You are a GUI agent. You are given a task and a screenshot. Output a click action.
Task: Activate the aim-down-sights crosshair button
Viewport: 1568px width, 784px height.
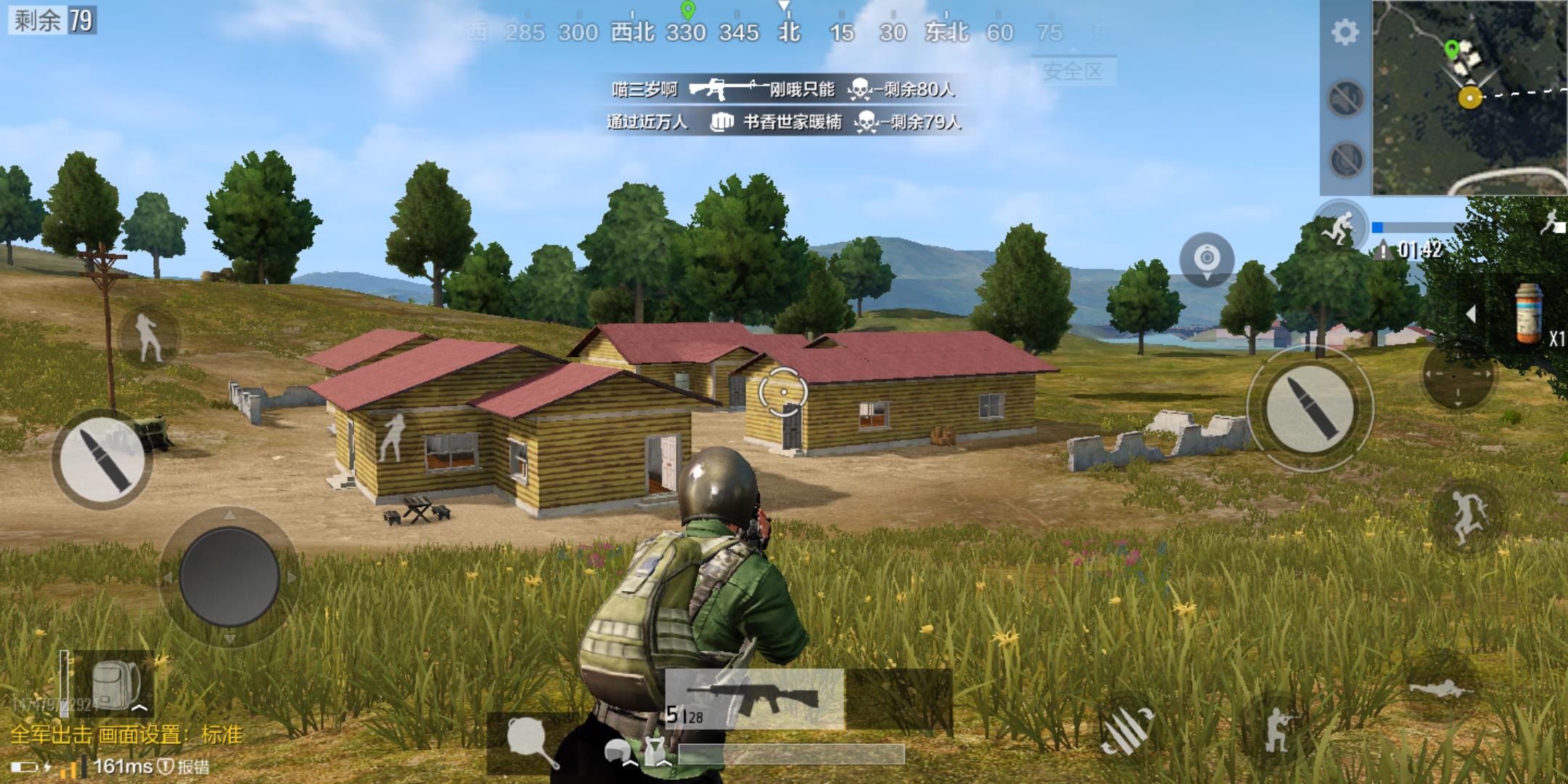tap(1457, 375)
